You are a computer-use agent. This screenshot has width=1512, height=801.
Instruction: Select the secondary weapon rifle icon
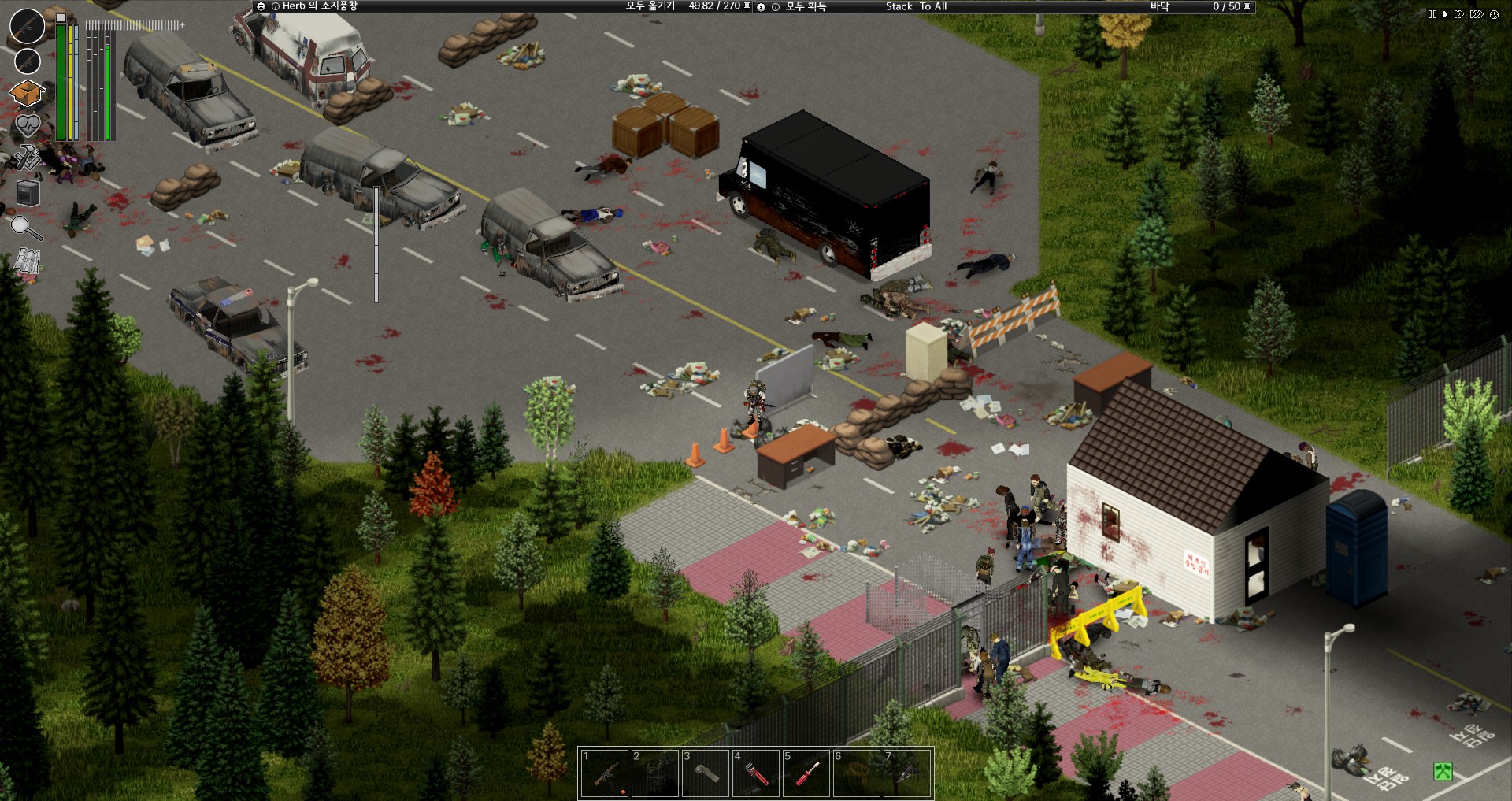point(28,61)
